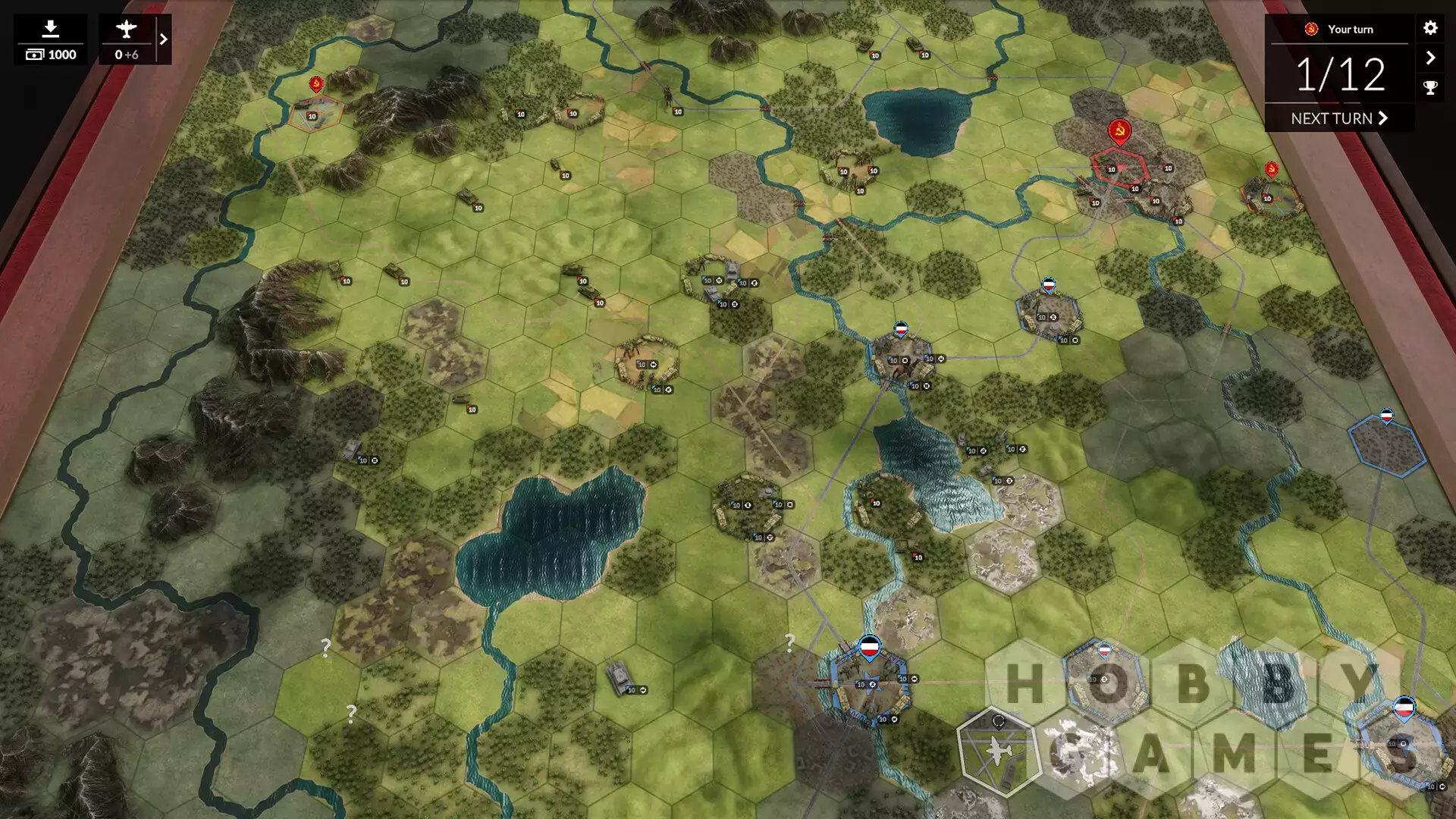Show objectives via the trophy icon
Screen dimensions: 1456x819
coord(1430,87)
